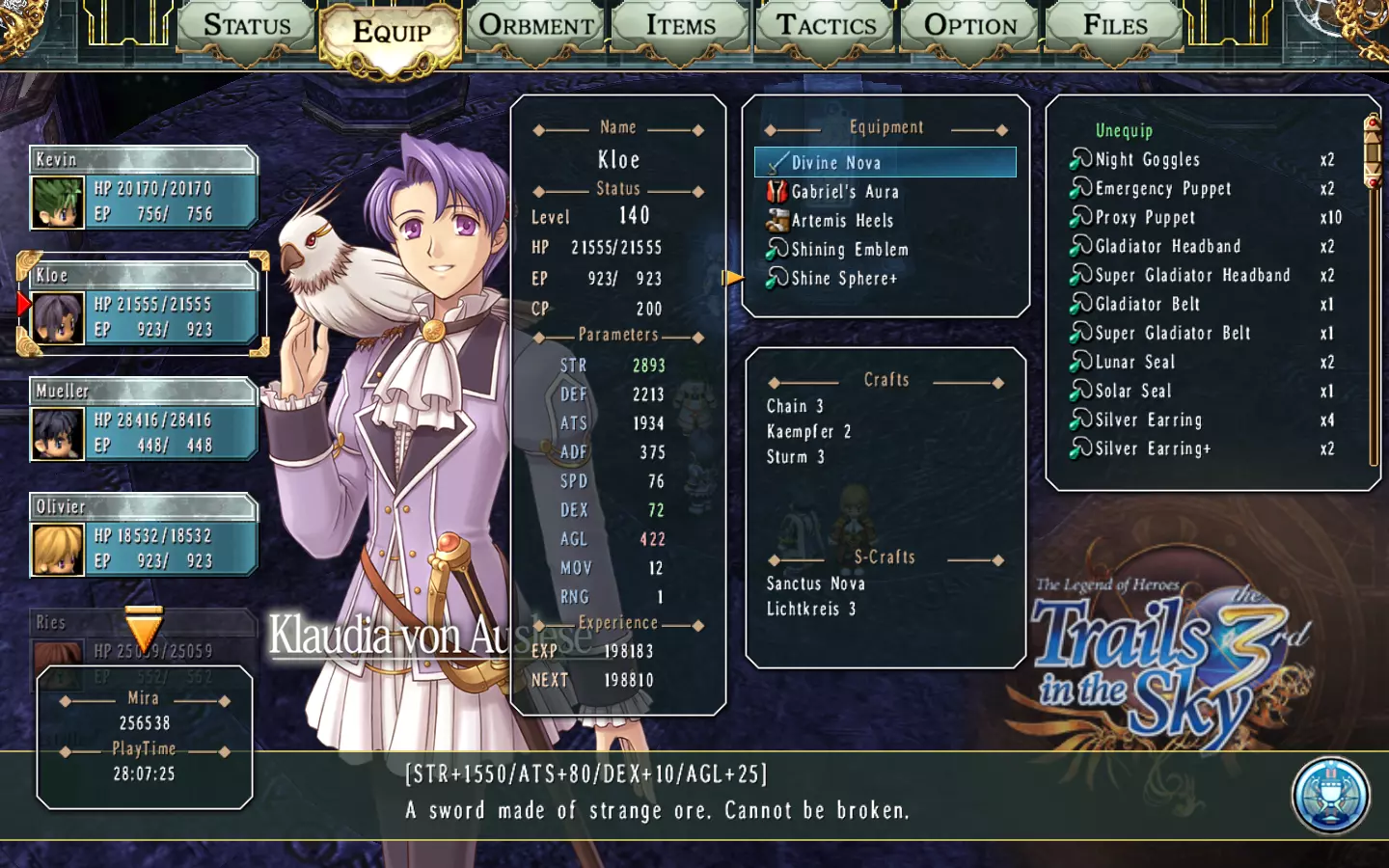Pick Olivier in the party list

pos(144,536)
